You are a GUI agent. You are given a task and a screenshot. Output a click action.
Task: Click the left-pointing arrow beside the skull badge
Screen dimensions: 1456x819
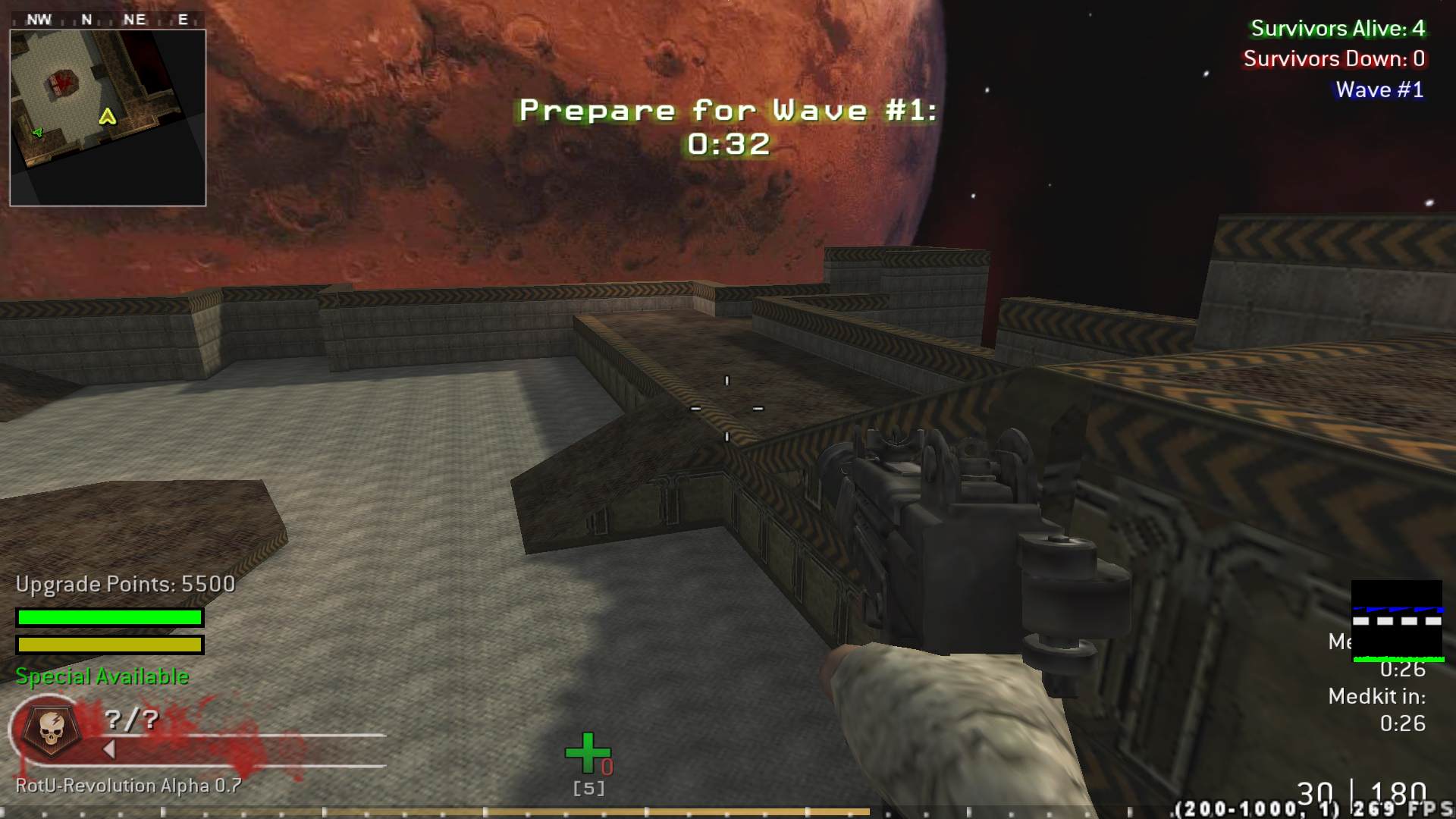[108, 747]
